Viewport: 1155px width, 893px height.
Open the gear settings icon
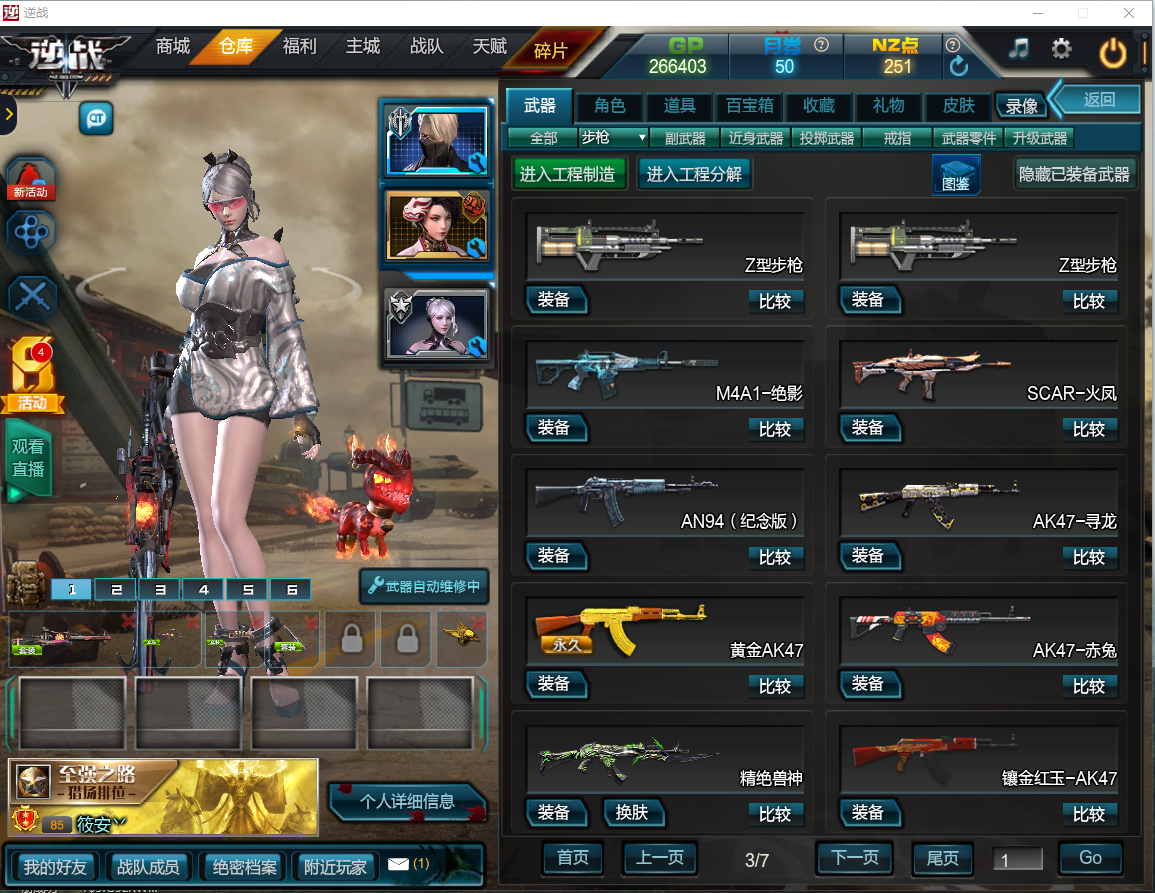coord(1061,49)
